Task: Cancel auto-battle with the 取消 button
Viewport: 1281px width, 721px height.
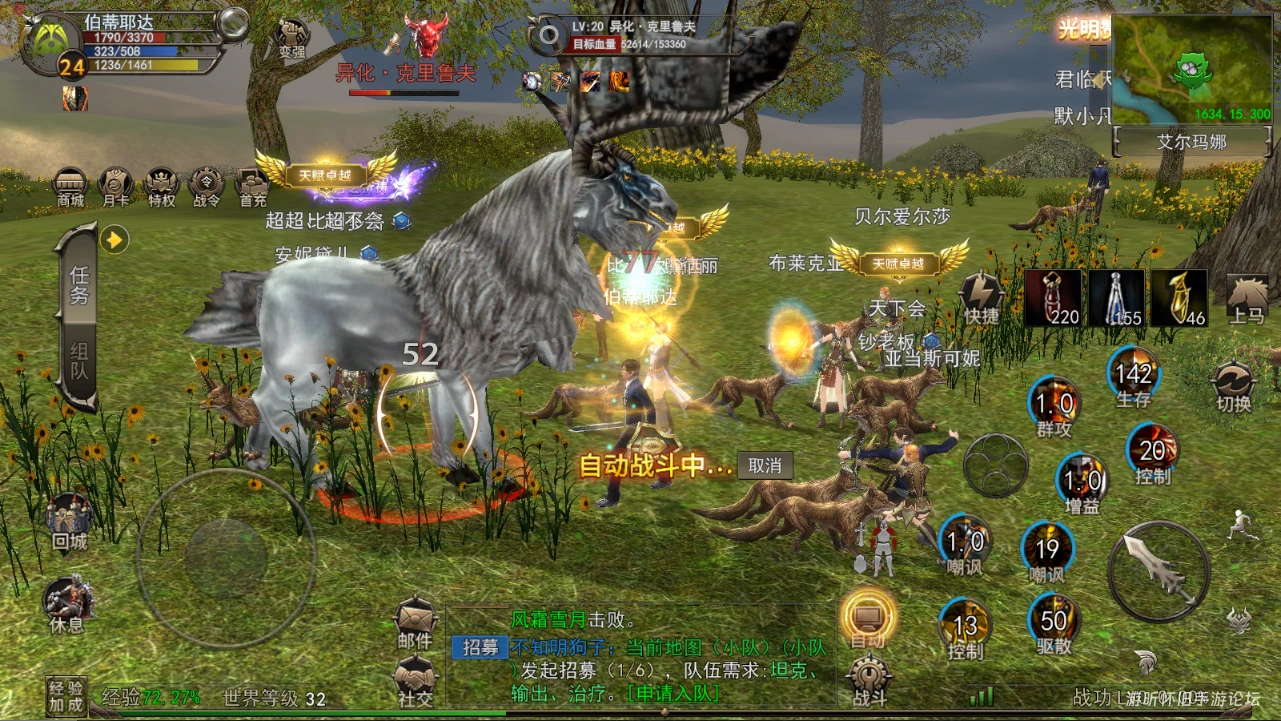Action: [765, 465]
